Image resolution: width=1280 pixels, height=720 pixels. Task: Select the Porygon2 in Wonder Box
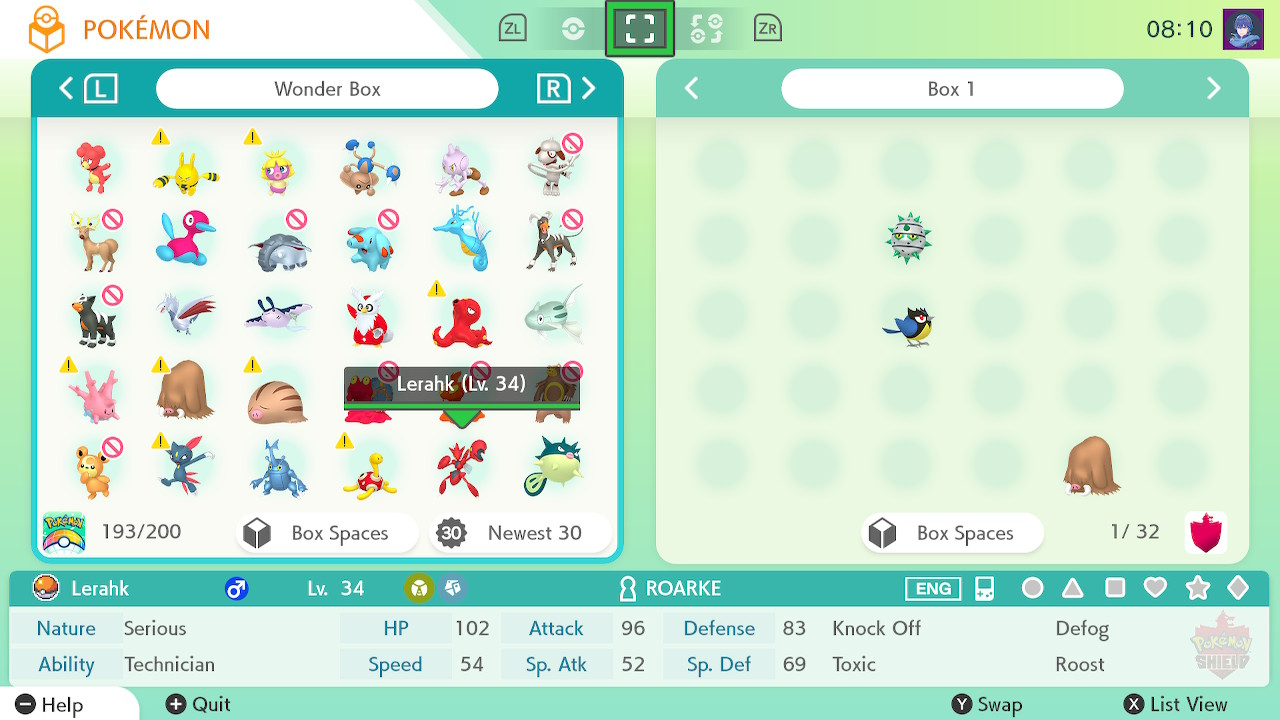(x=186, y=239)
